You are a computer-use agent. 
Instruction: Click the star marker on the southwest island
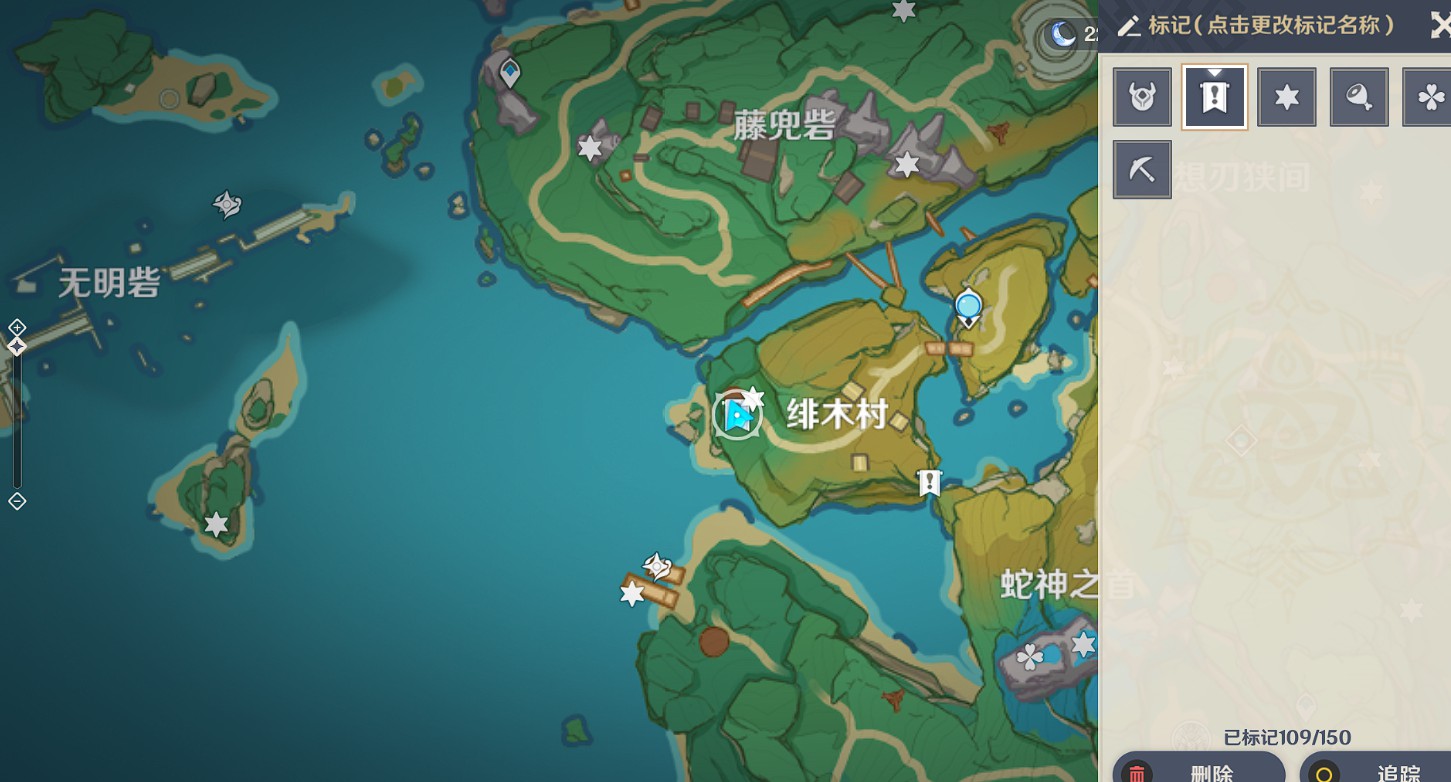tap(217, 523)
